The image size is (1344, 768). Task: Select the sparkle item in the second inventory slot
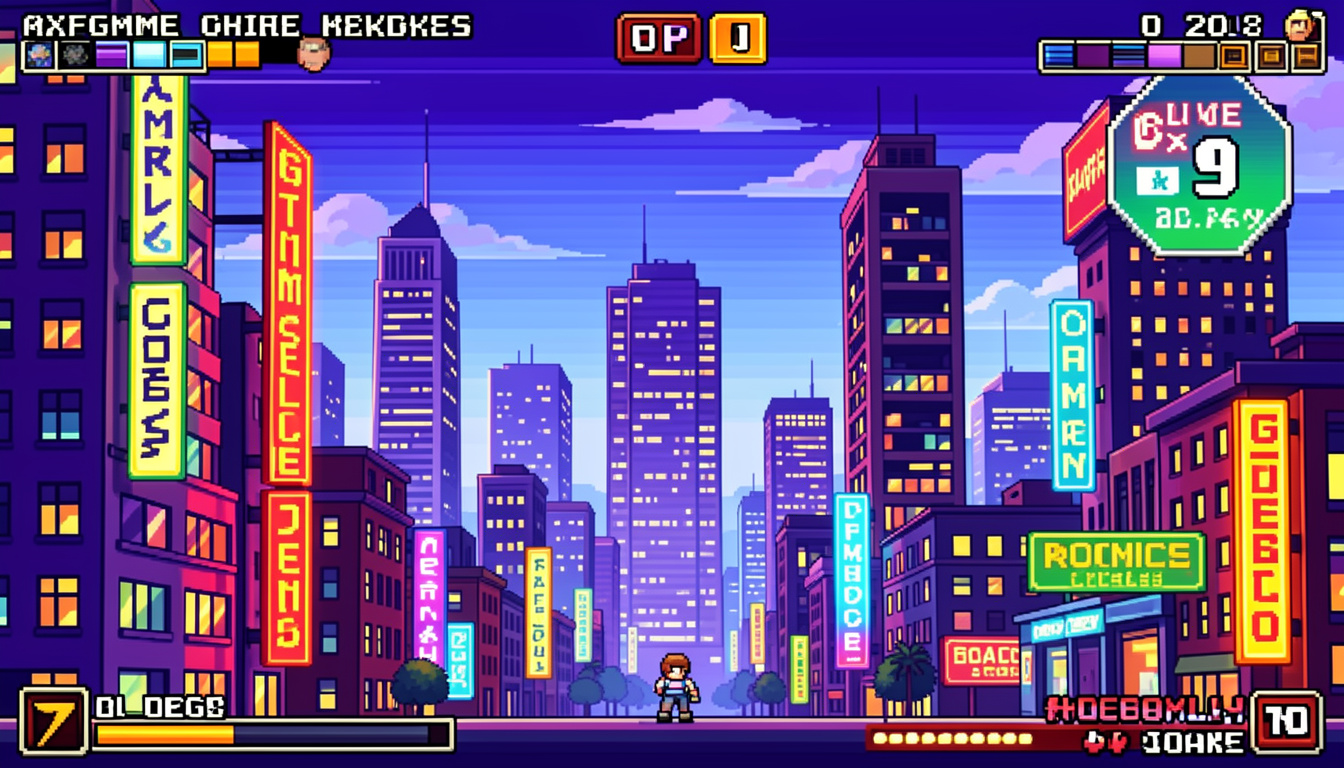coord(74,54)
